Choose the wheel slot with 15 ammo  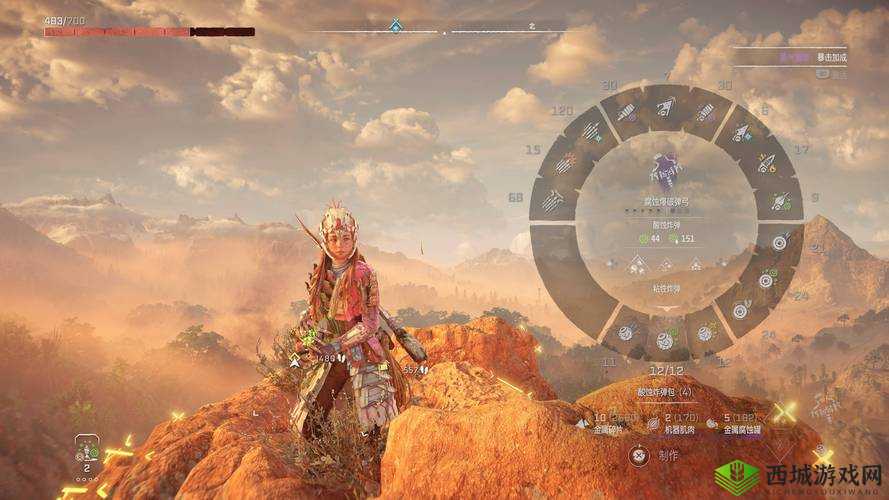point(566,163)
